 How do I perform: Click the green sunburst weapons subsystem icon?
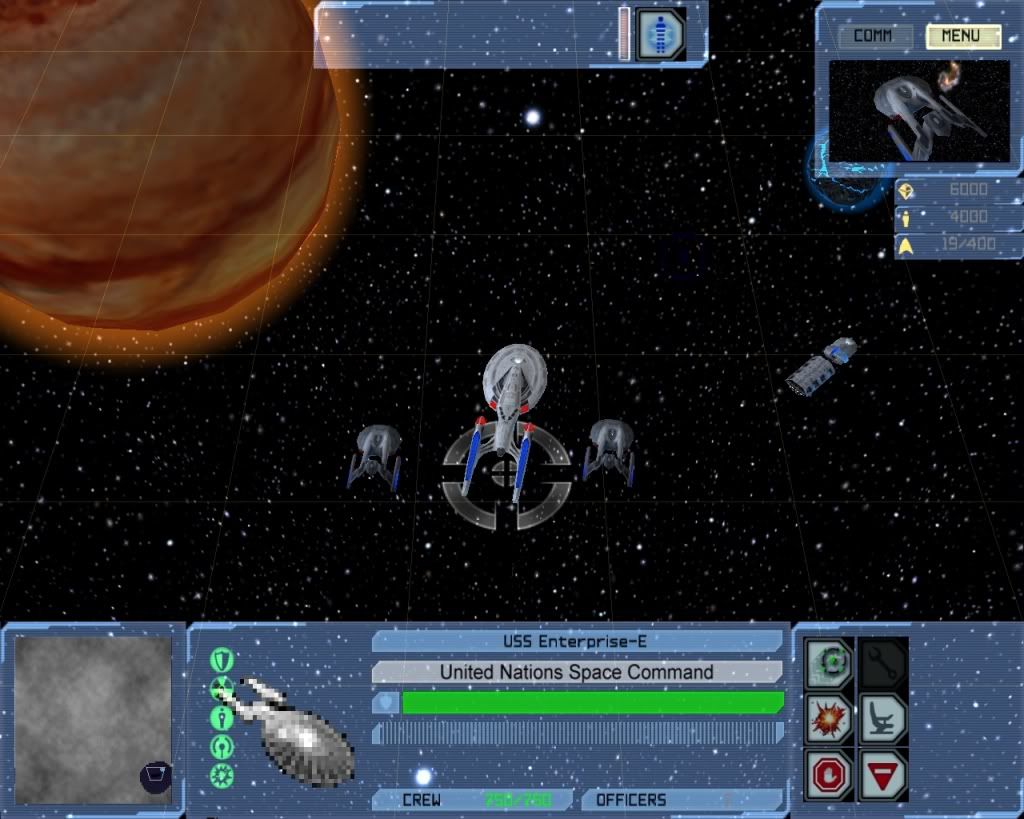pos(222,775)
